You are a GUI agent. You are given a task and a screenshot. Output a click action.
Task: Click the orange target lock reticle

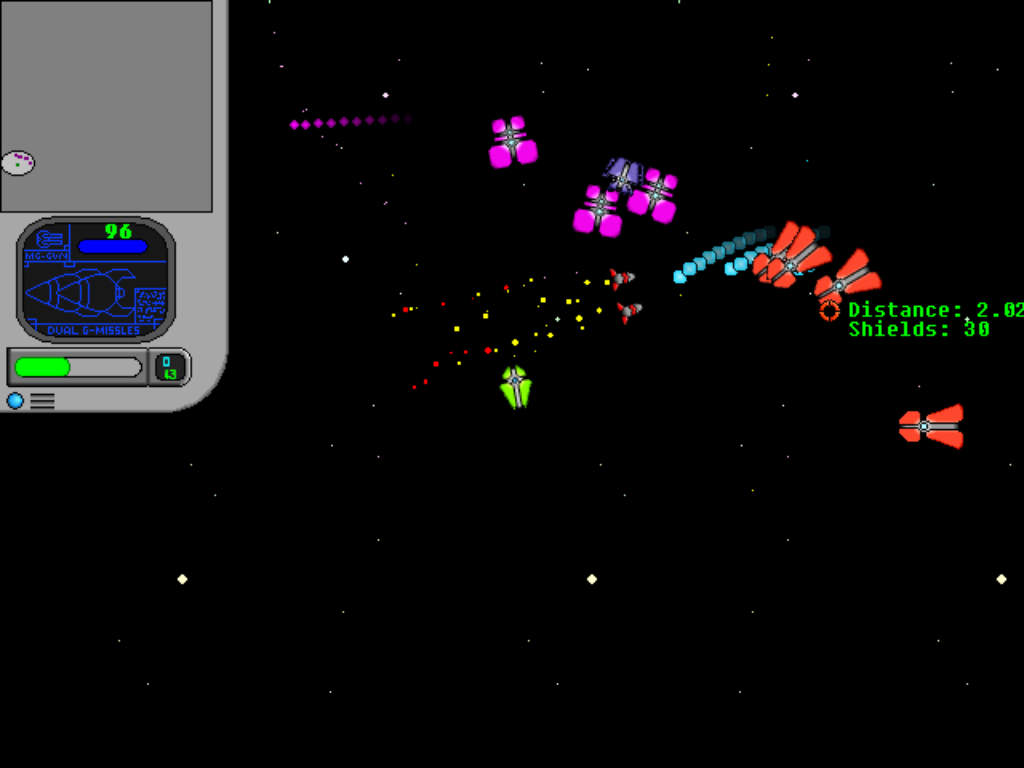(x=829, y=311)
